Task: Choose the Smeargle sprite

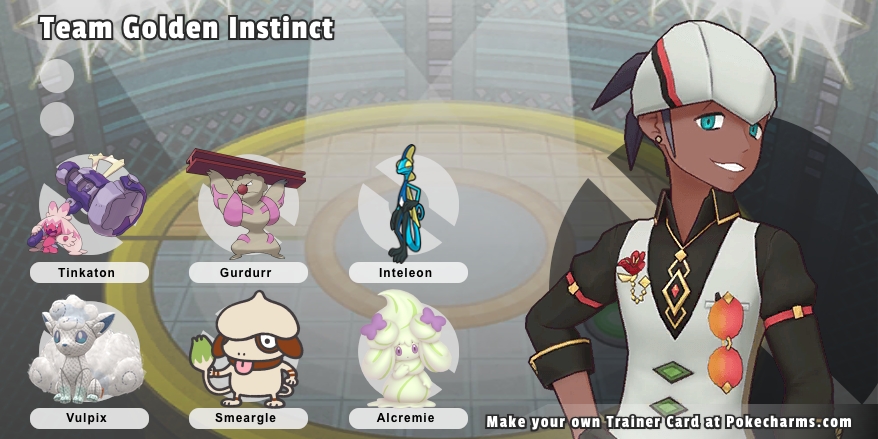Action: [247, 352]
